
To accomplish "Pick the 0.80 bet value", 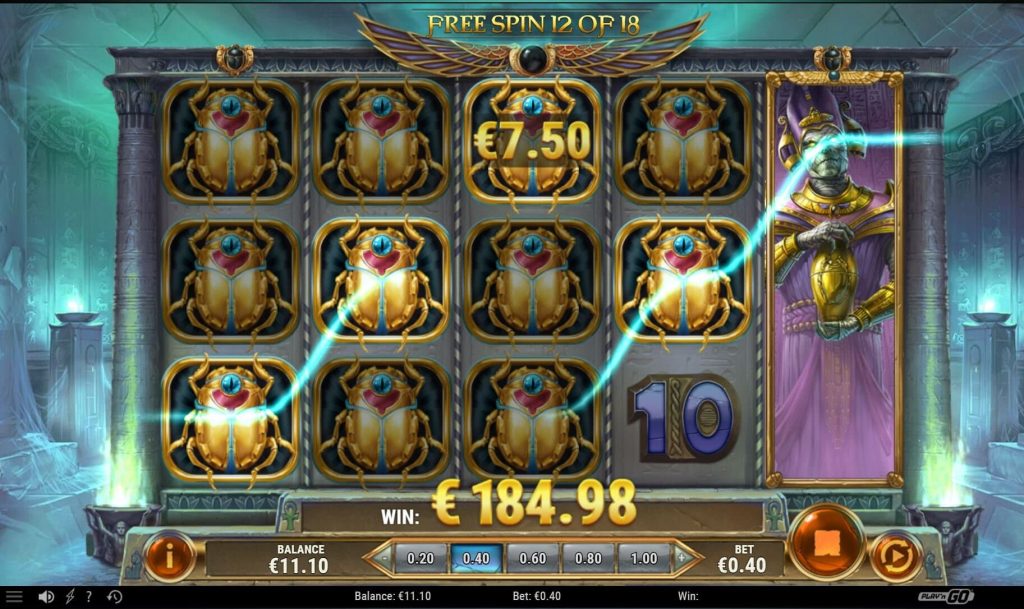I will [x=587, y=557].
